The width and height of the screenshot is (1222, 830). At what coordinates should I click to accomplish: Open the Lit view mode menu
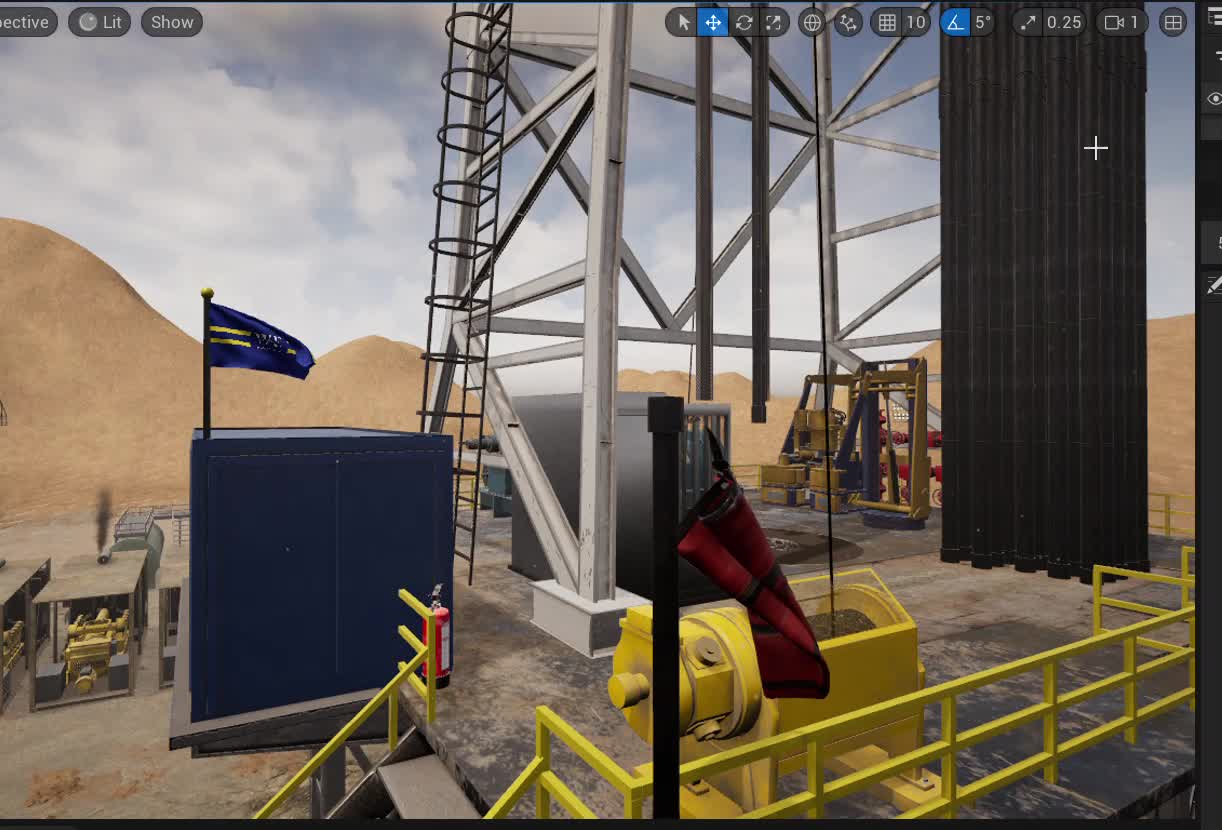[100, 22]
